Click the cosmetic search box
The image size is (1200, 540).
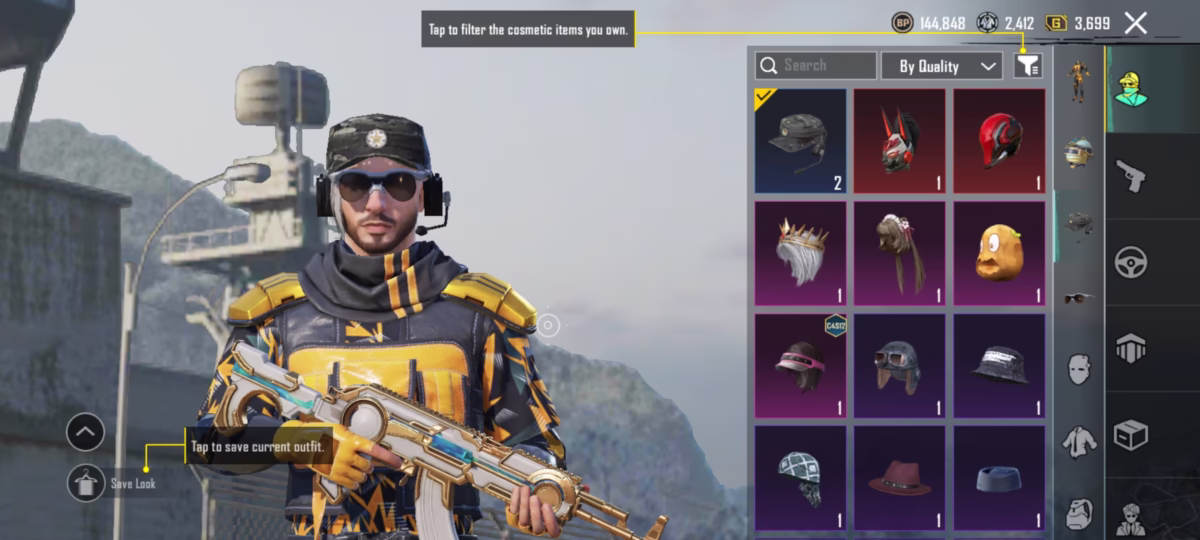tap(816, 66)
